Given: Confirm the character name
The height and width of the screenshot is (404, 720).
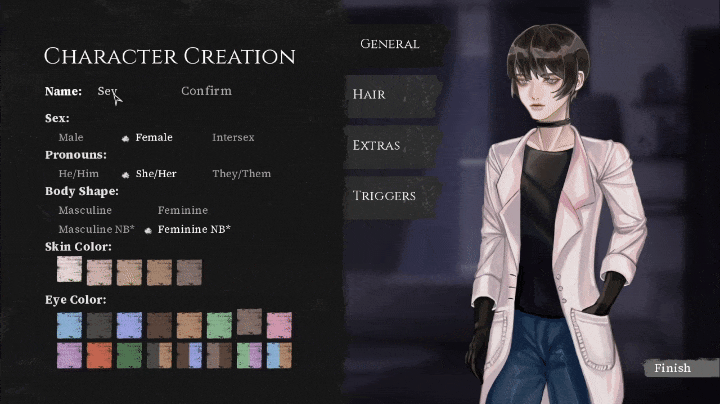Looking at the screenshot, I should (x=206, y=91).
